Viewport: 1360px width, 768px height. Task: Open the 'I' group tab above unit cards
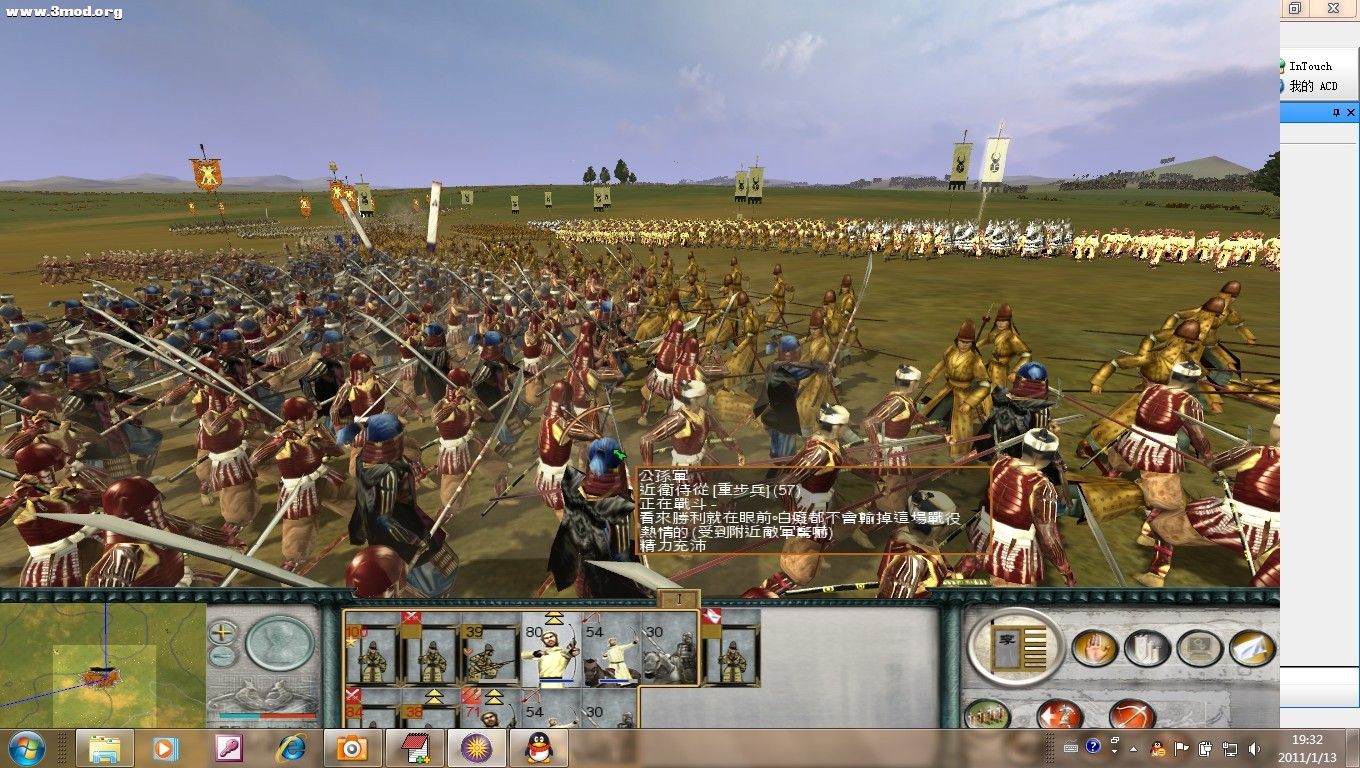pyautogui.click(x=680, y=597)
